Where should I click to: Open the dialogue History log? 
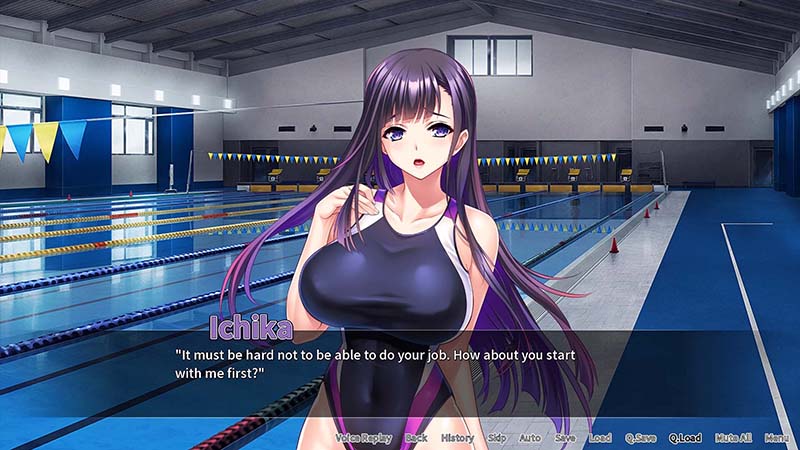(x=457, y=438)
